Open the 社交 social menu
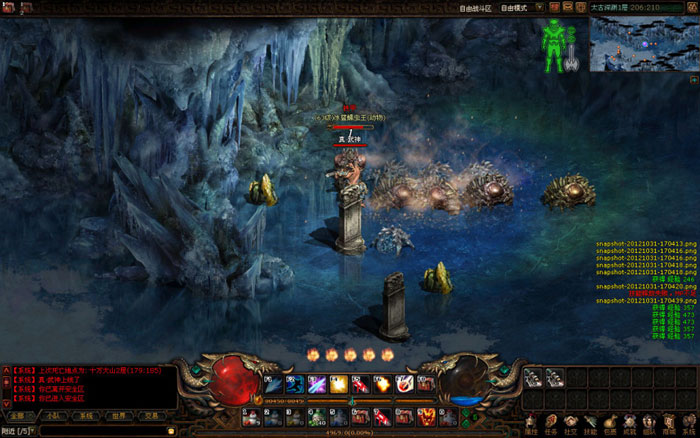Image resolution: width=700 pixels, height=438 pixels. (571, 425)
